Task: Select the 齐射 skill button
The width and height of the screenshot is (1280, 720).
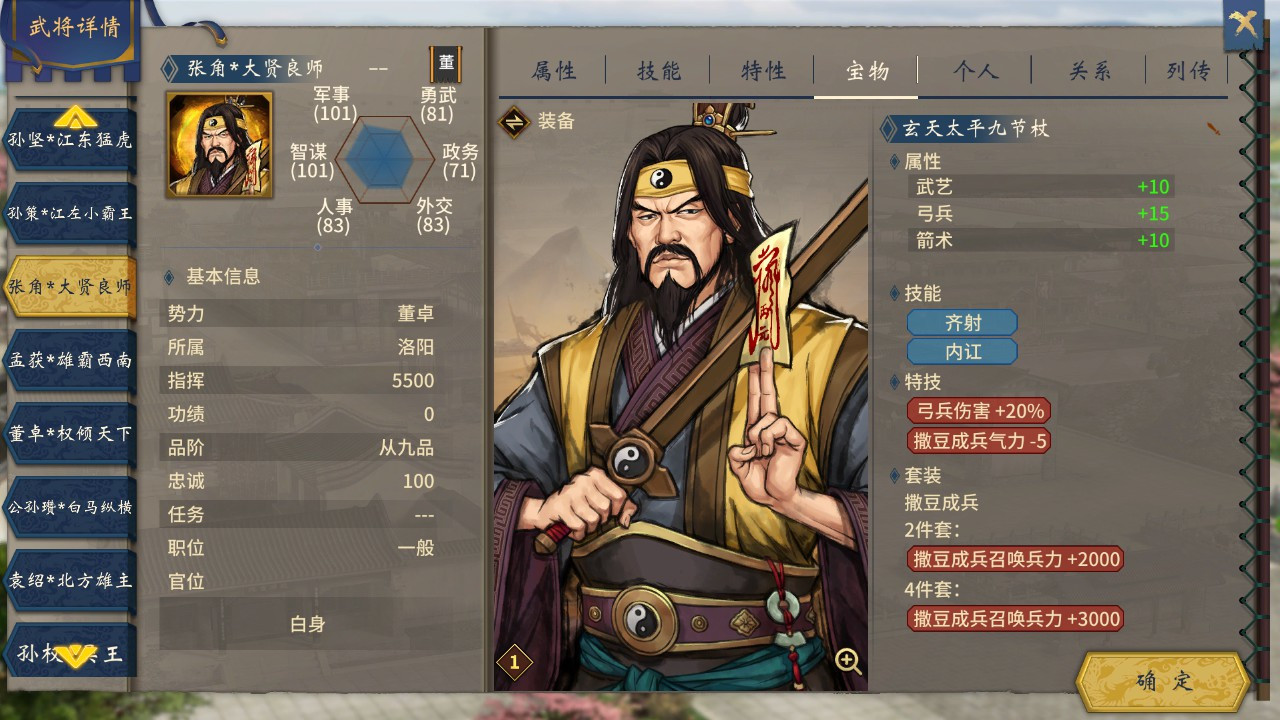Action: (x=961, y=322)
